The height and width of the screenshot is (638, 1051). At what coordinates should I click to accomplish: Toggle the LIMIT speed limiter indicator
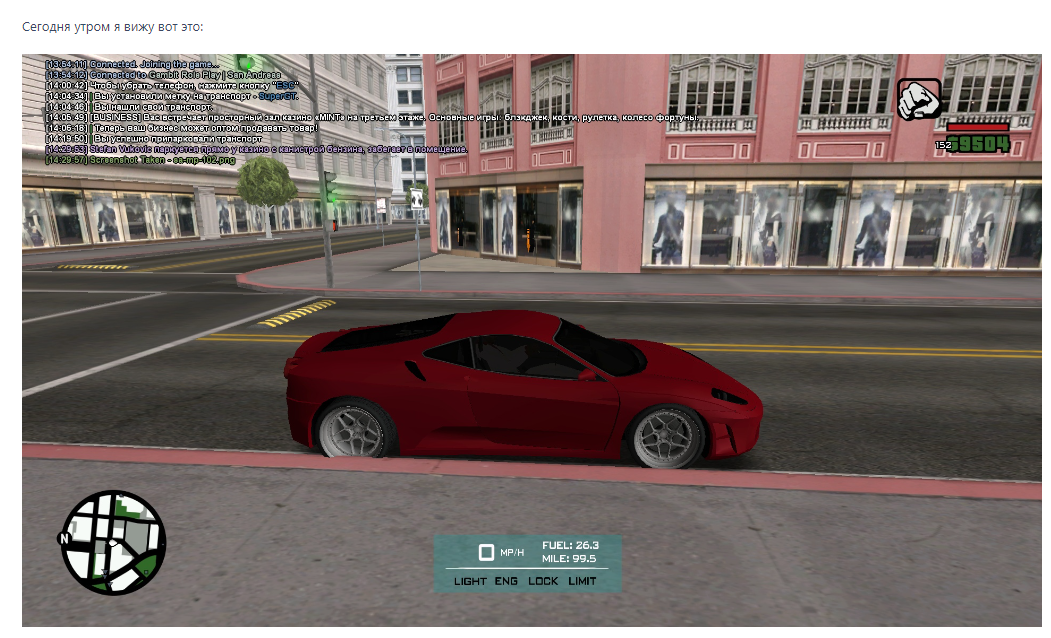[x=582, y=581]
